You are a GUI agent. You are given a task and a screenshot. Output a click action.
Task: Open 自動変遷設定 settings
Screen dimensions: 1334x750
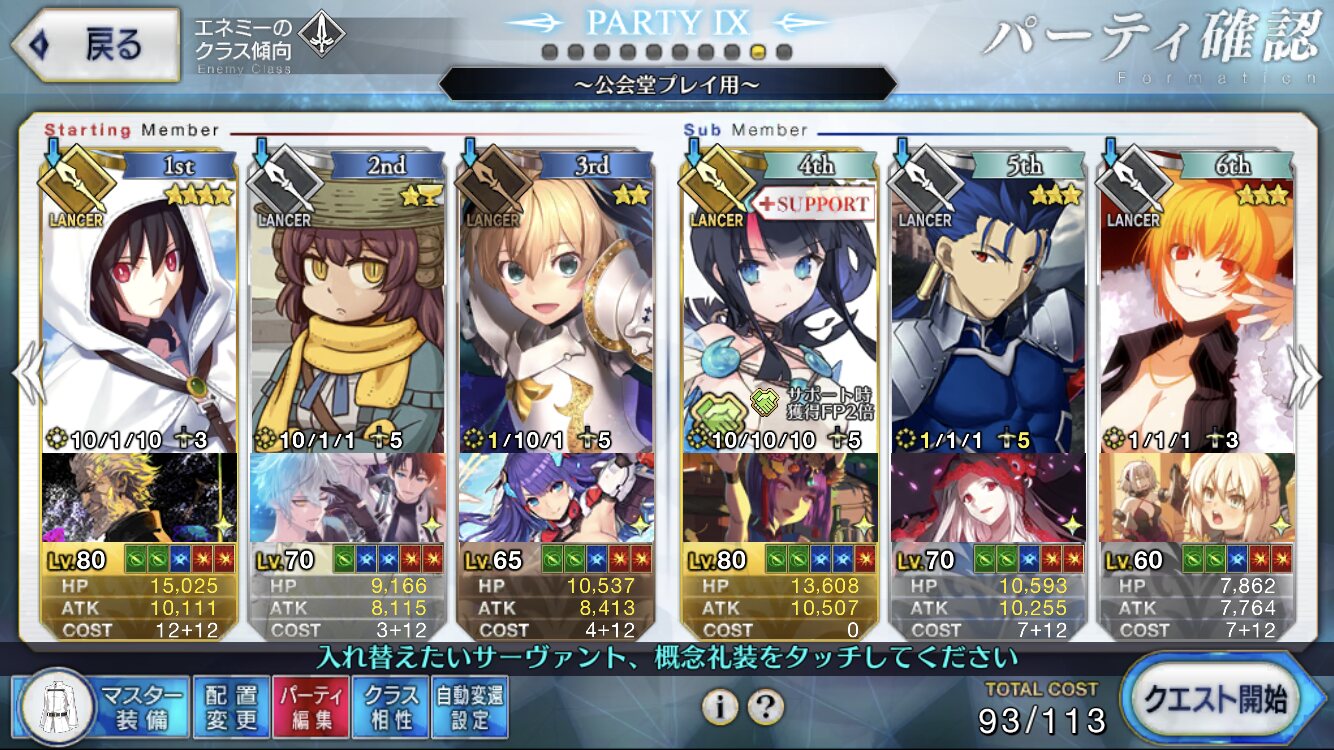click(x=470, y=706)
